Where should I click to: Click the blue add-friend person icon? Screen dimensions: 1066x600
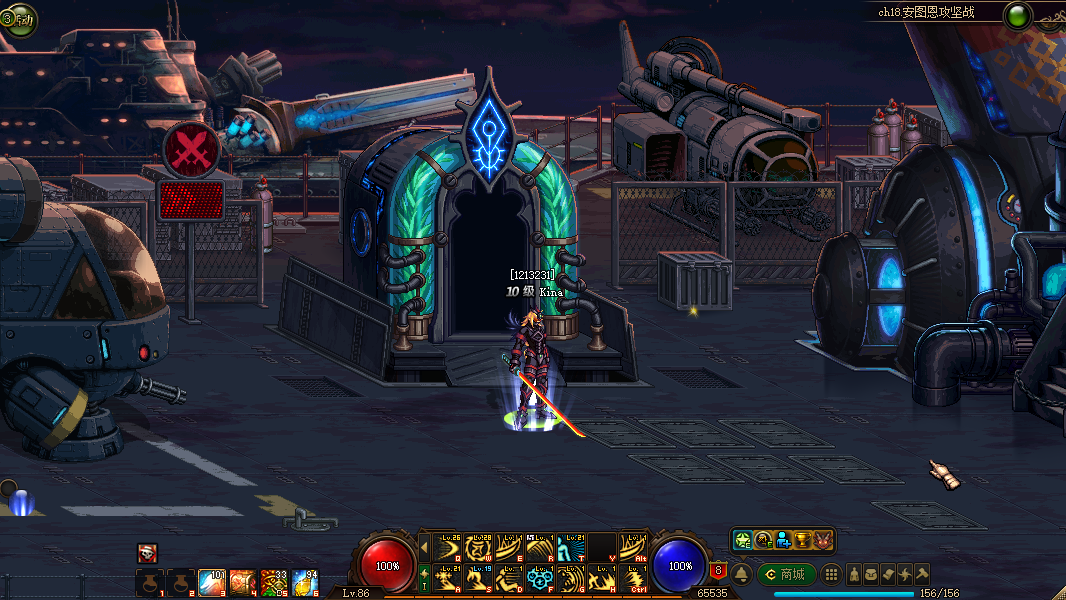(x=783, y=540)
